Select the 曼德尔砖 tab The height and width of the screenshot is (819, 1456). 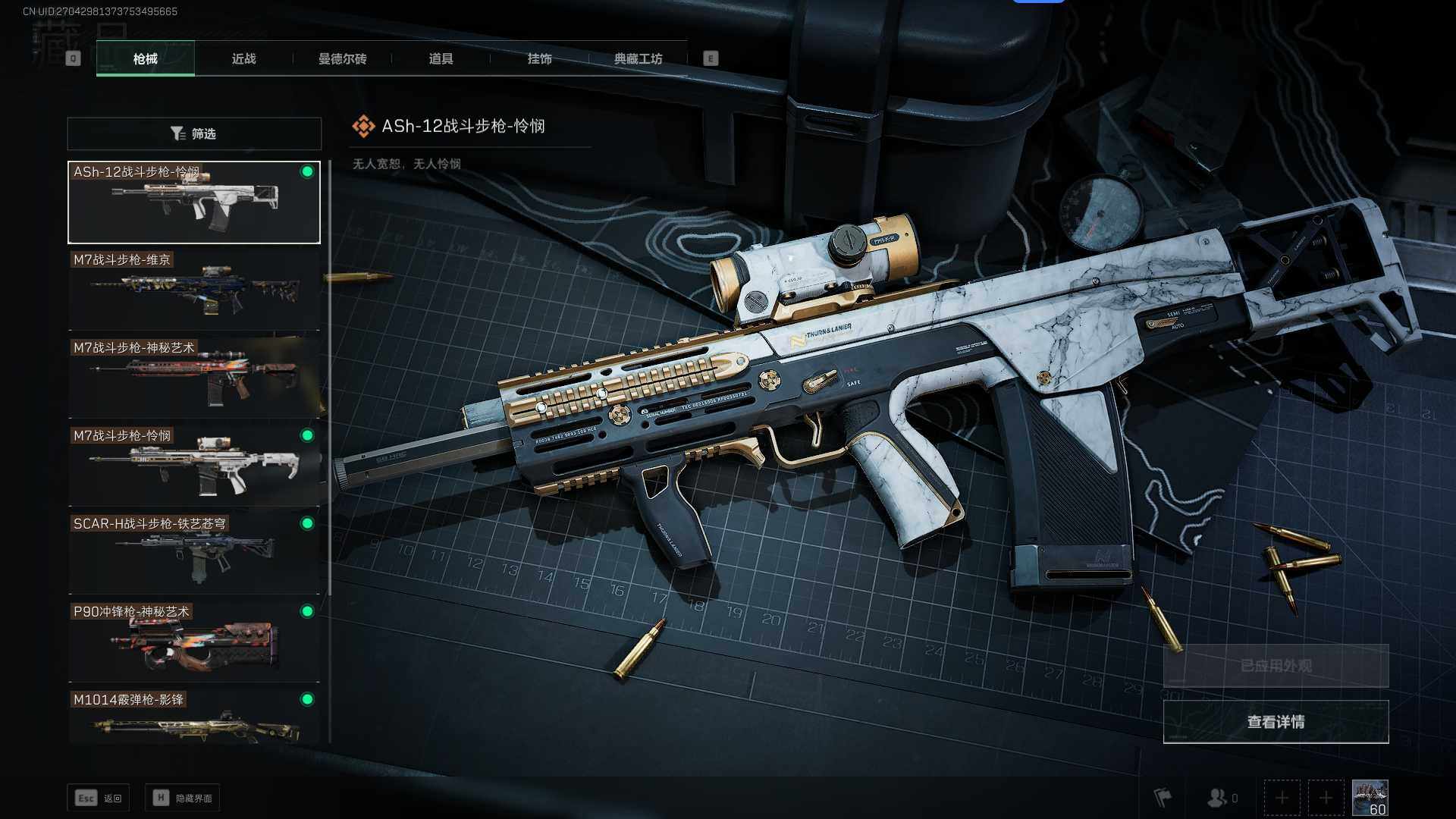[342, 58]
